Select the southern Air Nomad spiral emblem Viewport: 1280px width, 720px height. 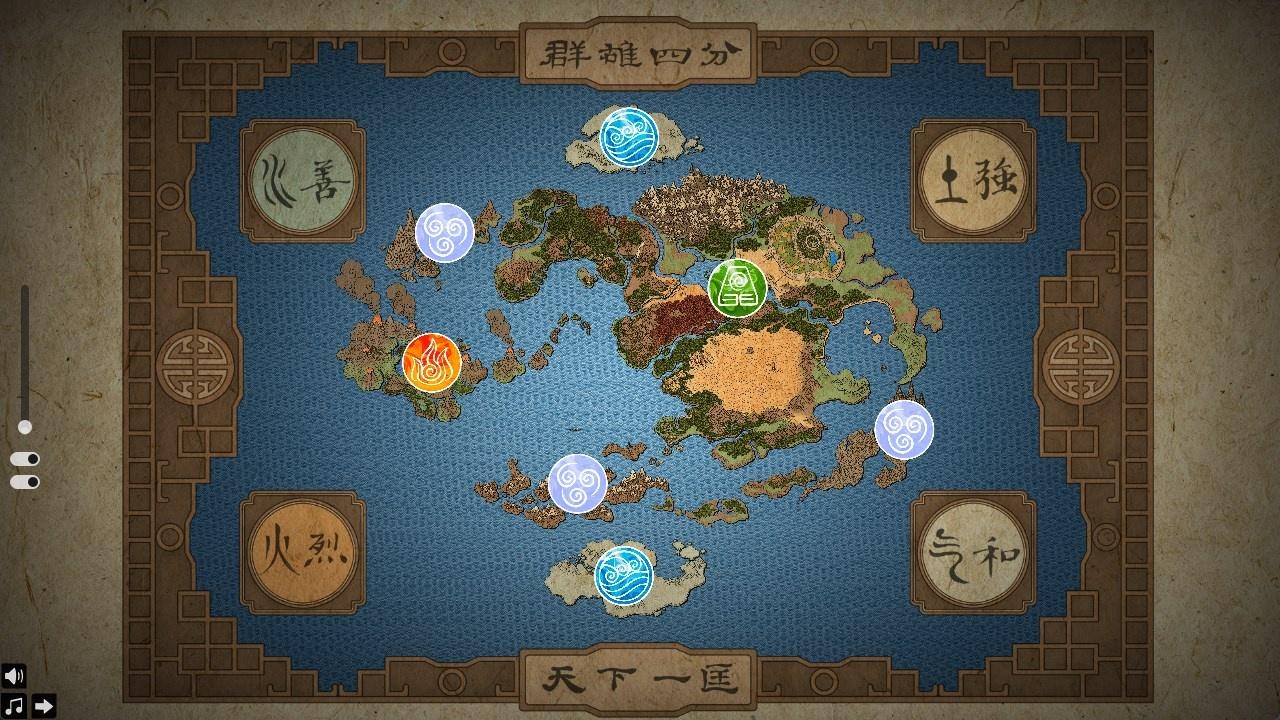pyautogui.click(x=575, y=483)
